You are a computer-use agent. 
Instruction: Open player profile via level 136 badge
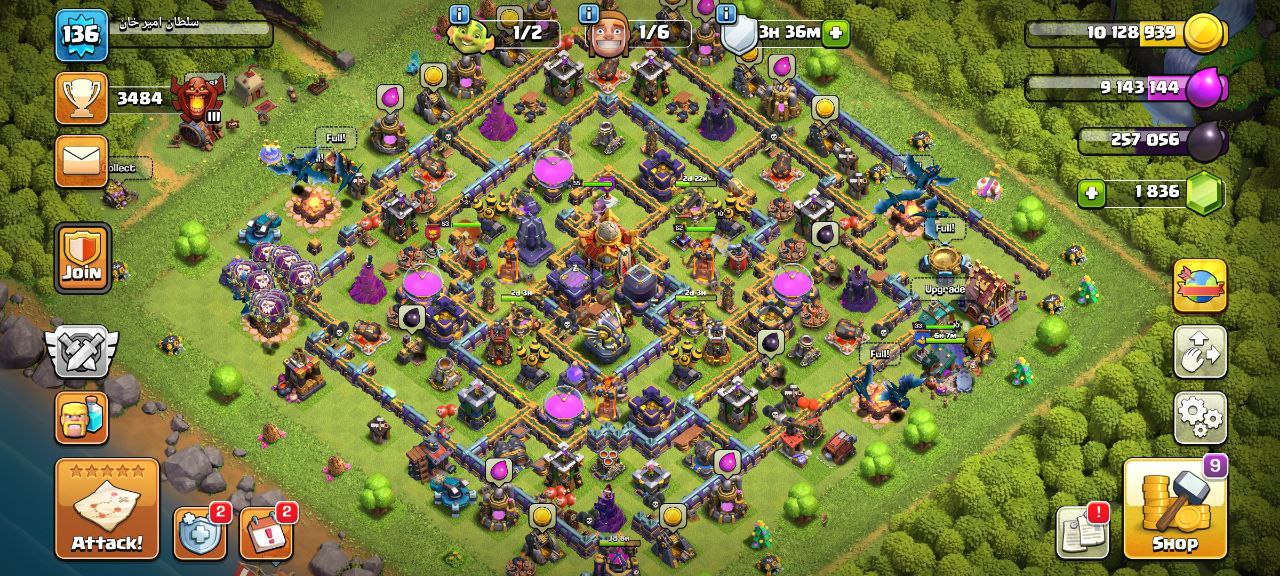click(x=81, y=35)
